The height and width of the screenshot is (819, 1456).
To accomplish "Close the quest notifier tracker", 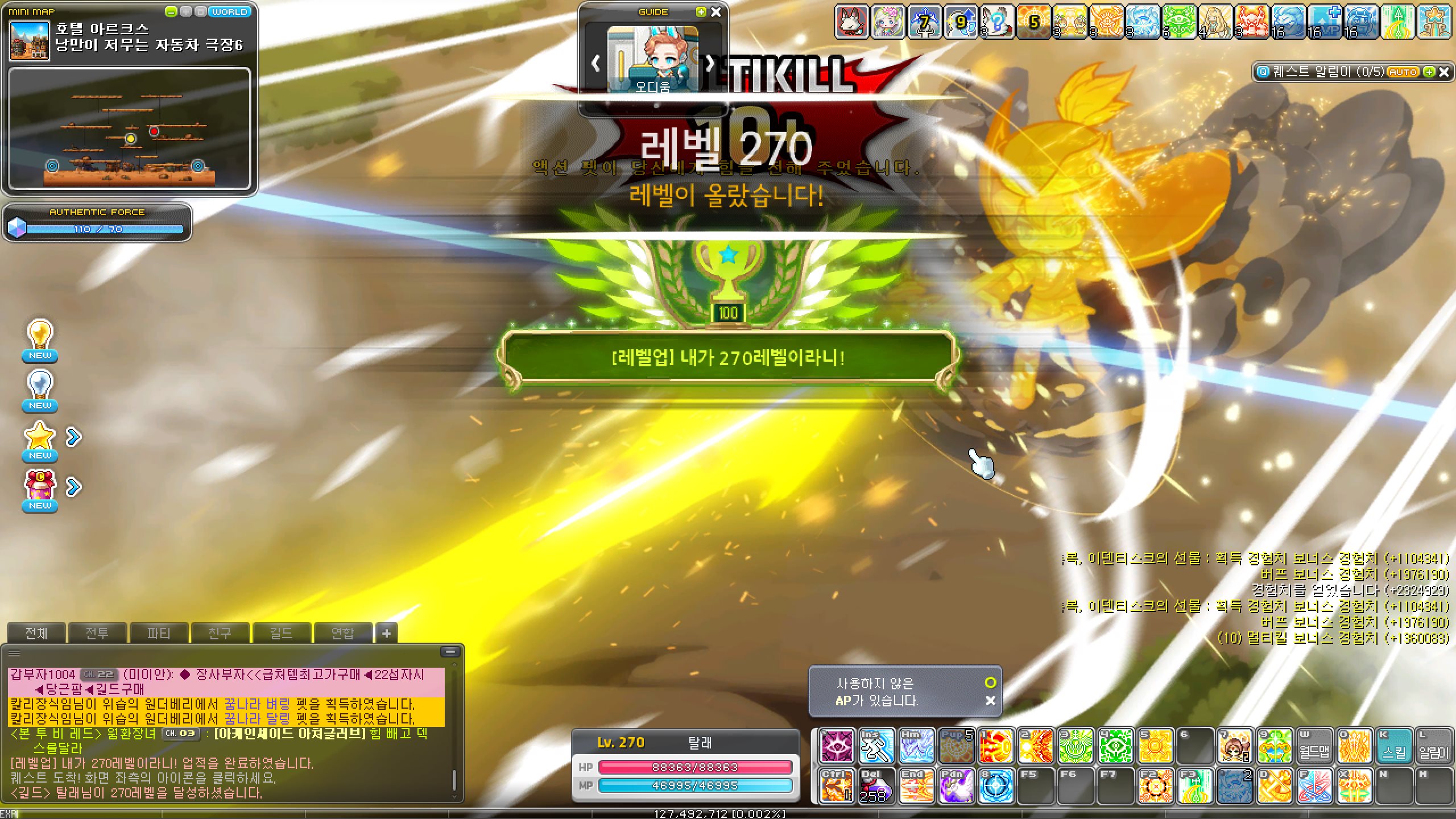I will [1444, 72].
